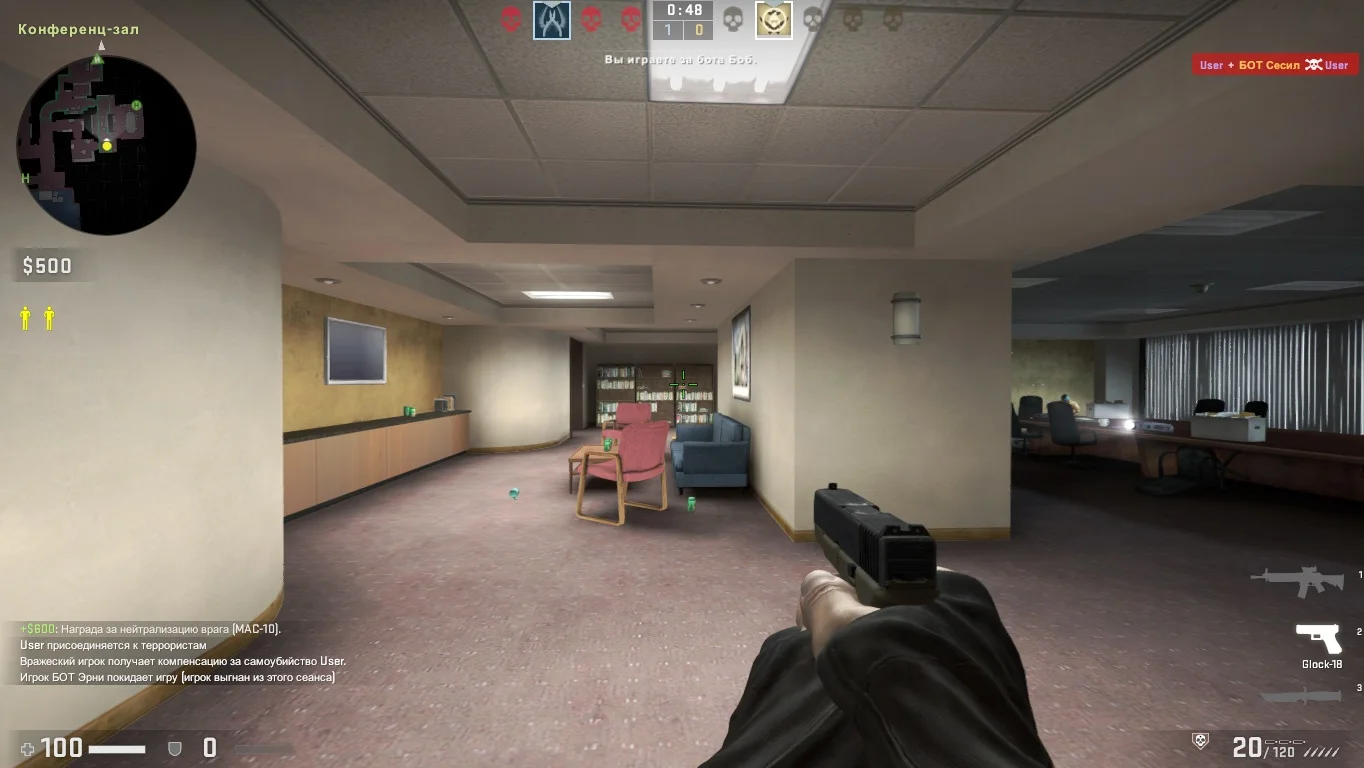Click the circular radar minimap
The width and height of the screenshot is (1364, 768).
tap(106, 145)
